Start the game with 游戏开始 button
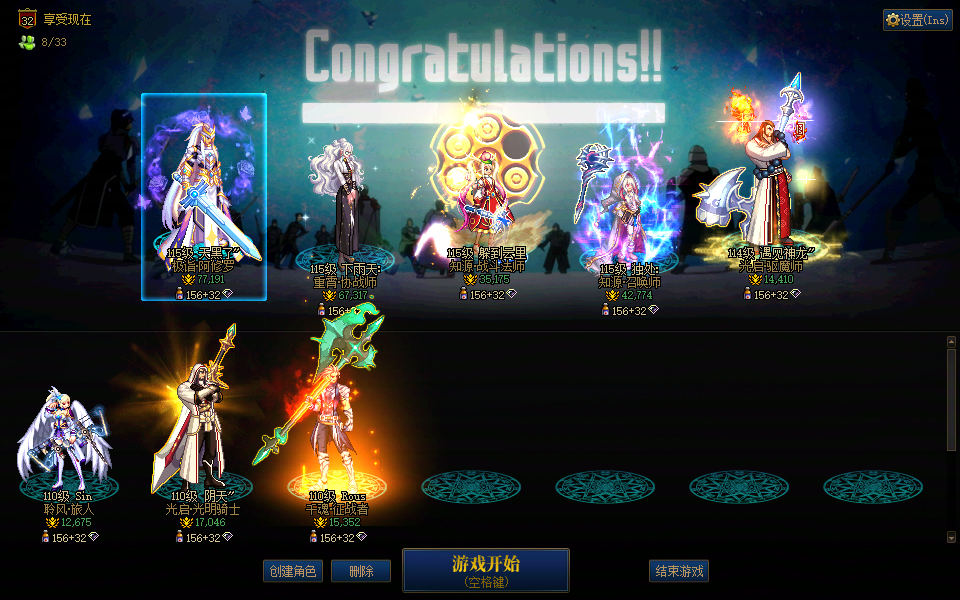The width and height of the screenshot is (960, 600). point(486,569)
